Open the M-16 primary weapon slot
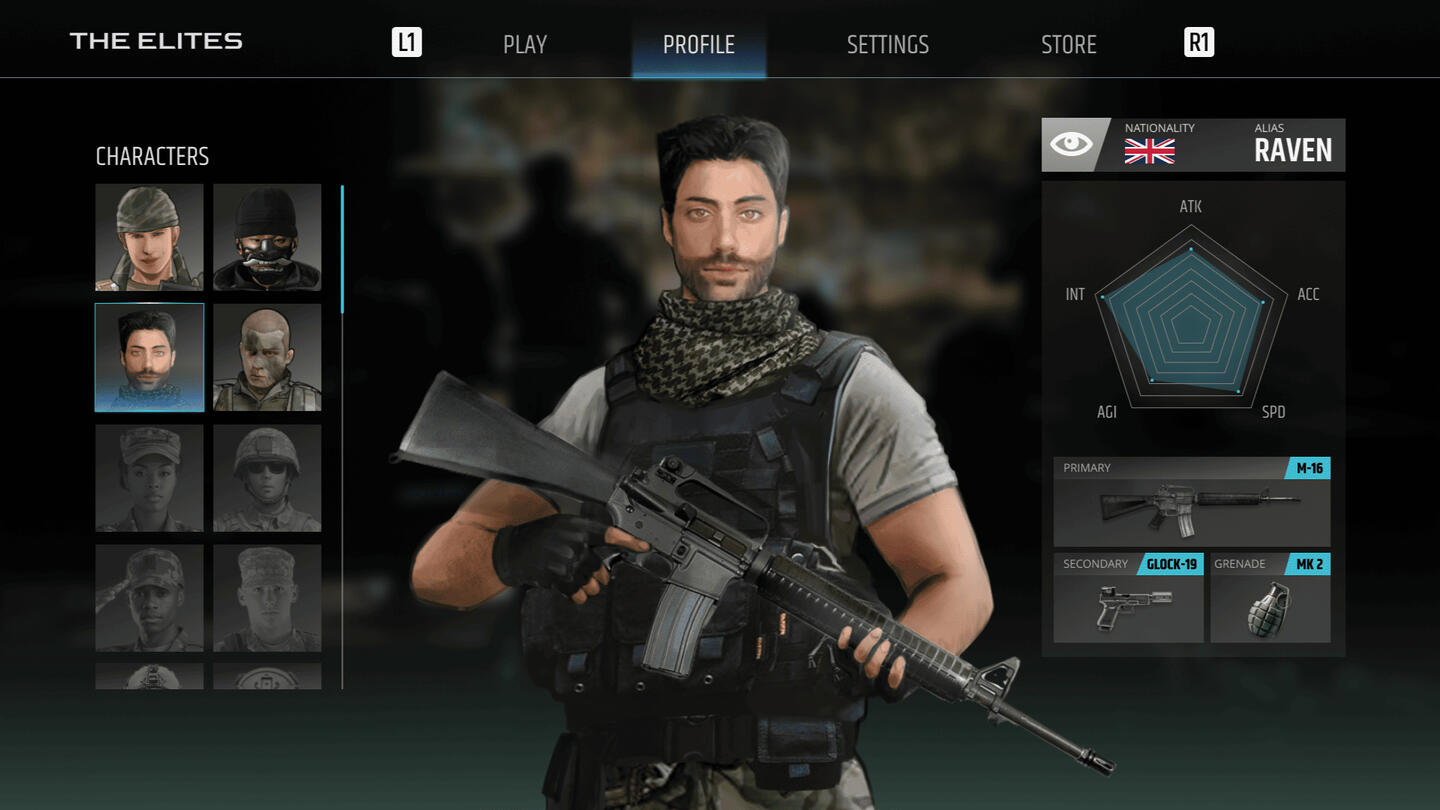 [x=1192, y=502]
